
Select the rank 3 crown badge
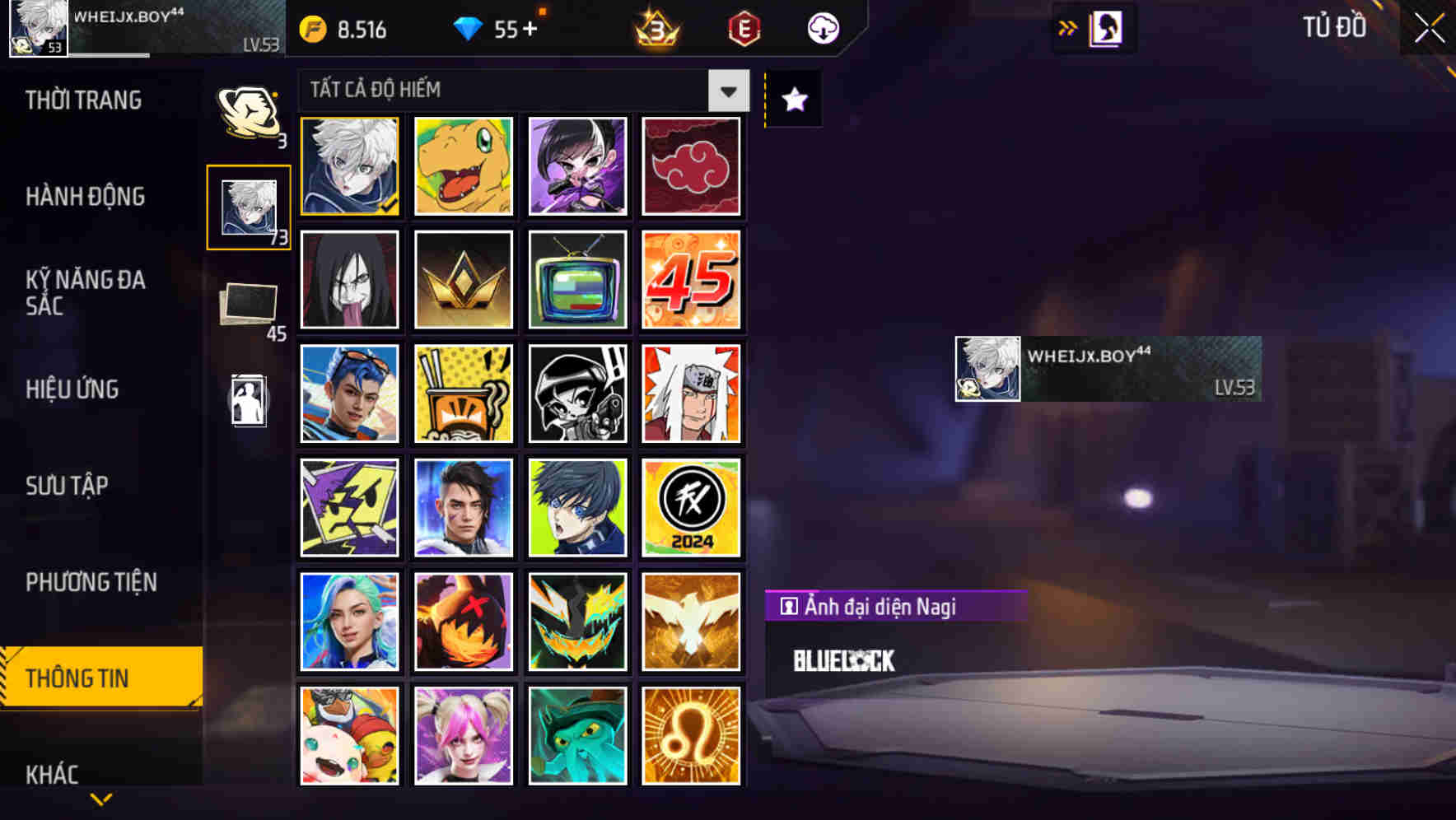pyautogui.click(x=653, y=29)
